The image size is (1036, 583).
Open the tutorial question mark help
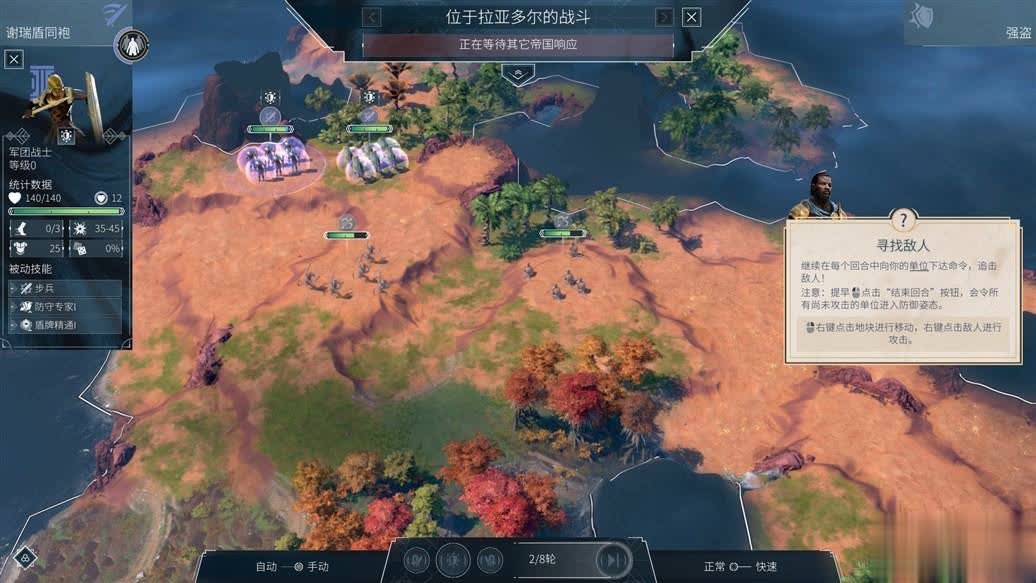pyautogui.click(x=903, y=220)
